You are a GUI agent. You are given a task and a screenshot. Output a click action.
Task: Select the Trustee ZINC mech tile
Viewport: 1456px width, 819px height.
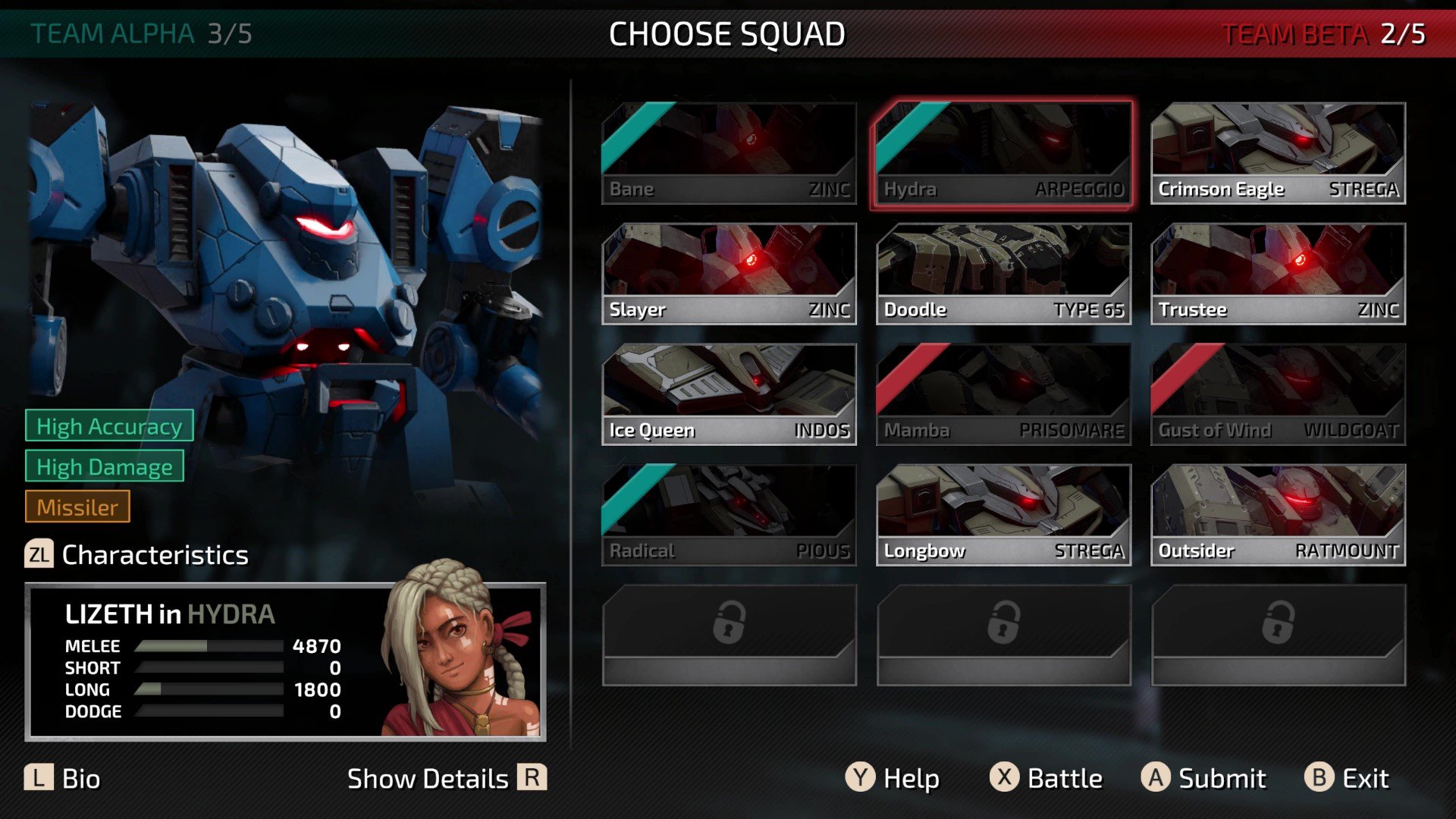click(x=1278, y=274)
